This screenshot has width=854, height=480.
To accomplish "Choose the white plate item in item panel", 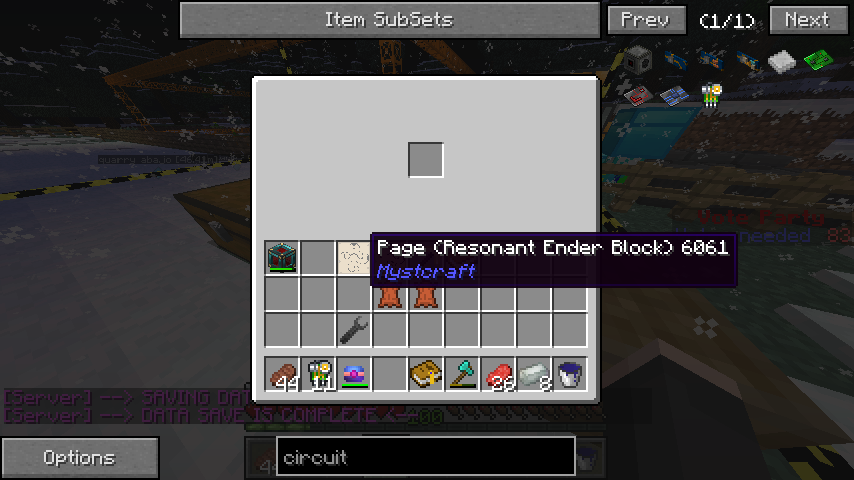I will click(x=782, y=62).
